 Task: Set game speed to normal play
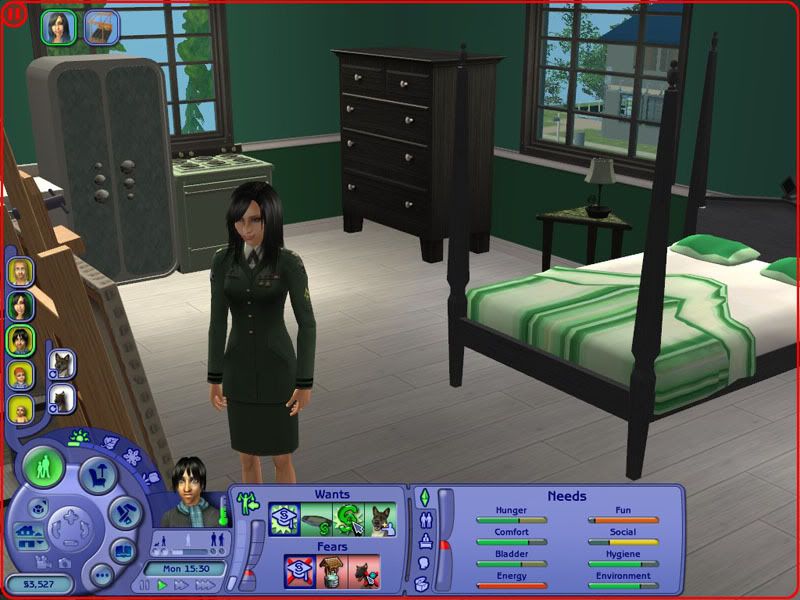coord(161,585)
